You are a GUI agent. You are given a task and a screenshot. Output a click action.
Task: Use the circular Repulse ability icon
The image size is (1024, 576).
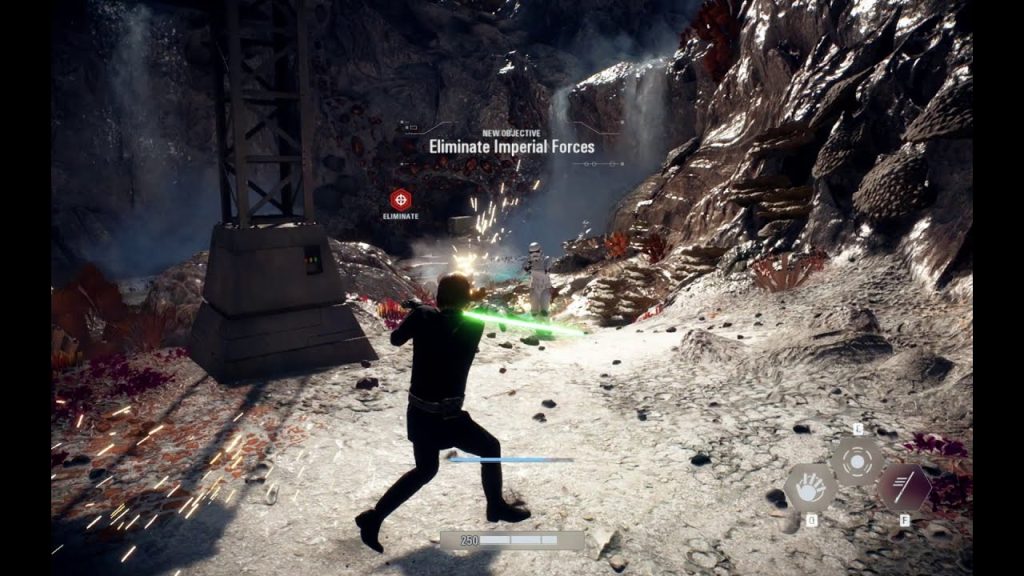point(857,462)
